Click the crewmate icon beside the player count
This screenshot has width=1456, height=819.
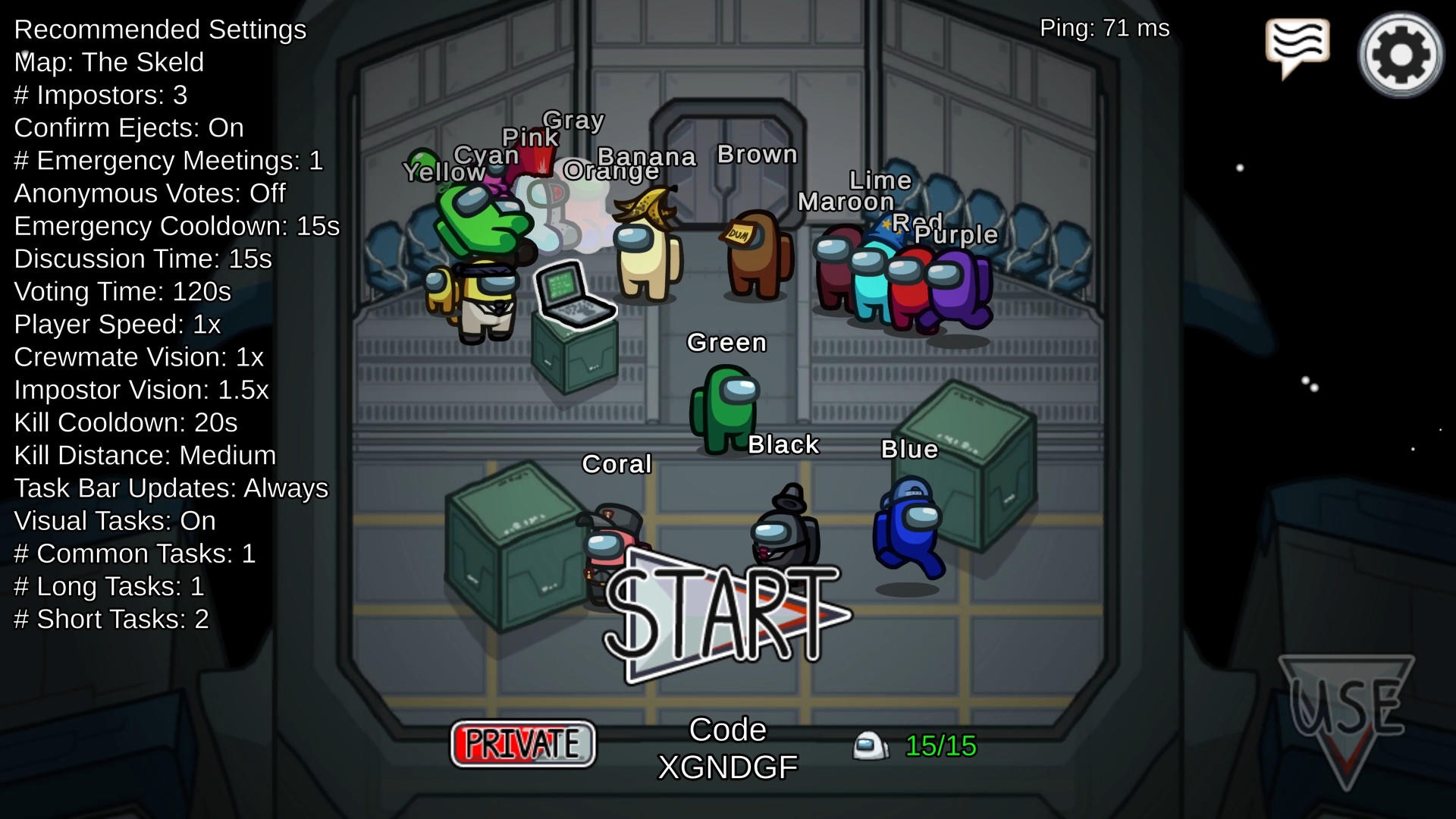(869, 746)
